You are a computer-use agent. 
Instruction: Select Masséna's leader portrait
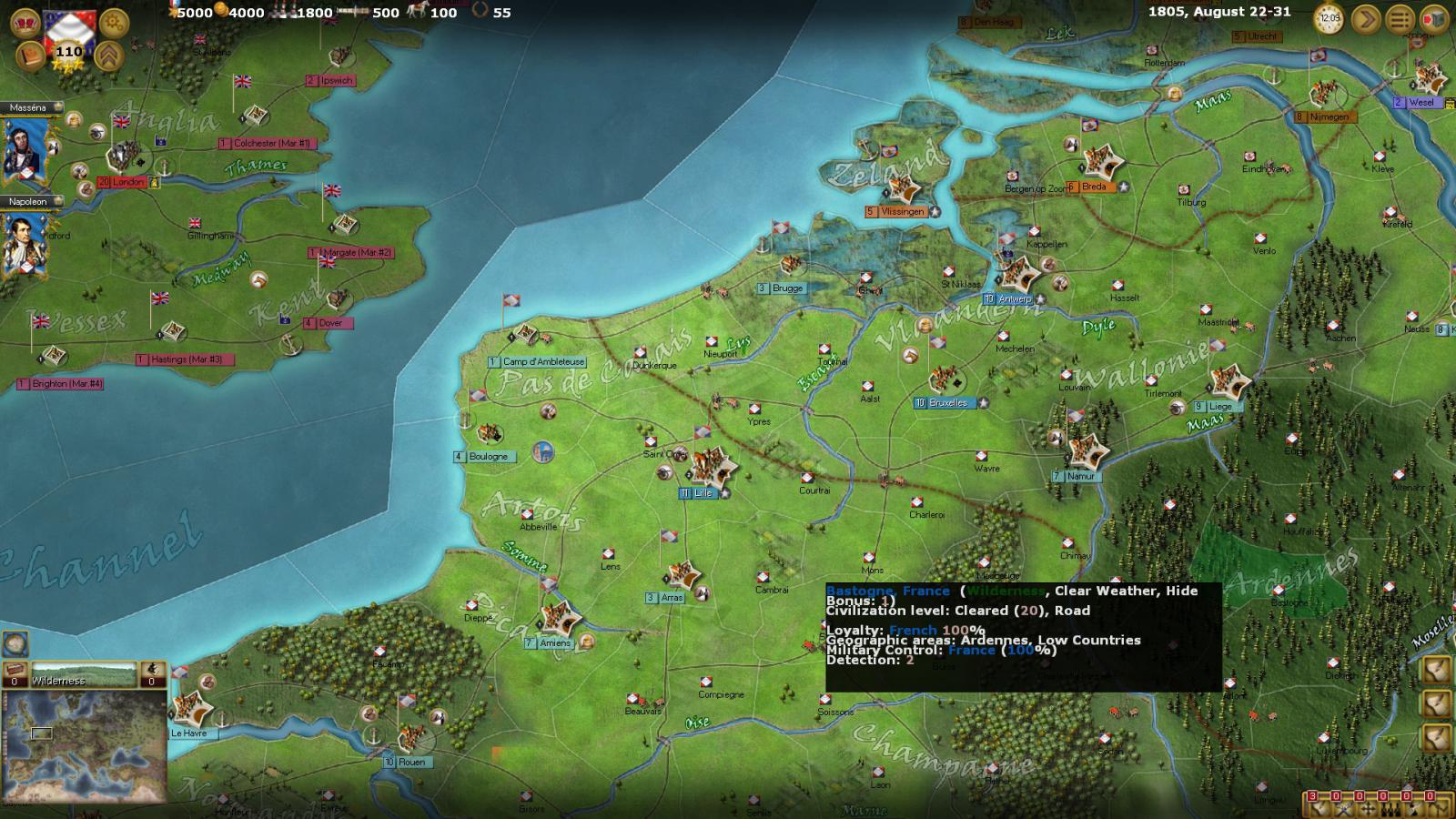pyautogui.click(x=25, y=148)
